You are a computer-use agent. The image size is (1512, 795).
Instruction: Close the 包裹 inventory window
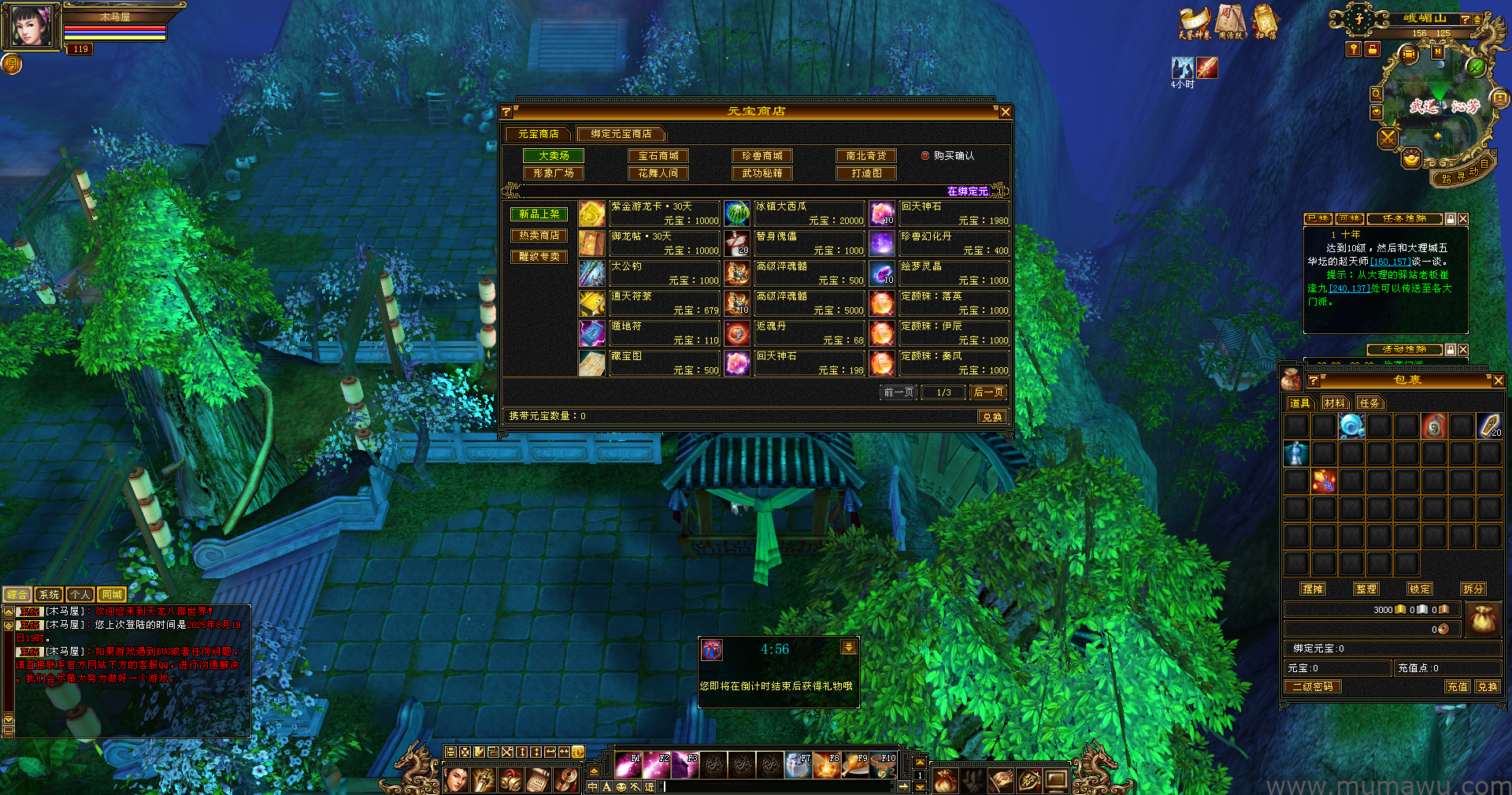tap(1498, 381)
